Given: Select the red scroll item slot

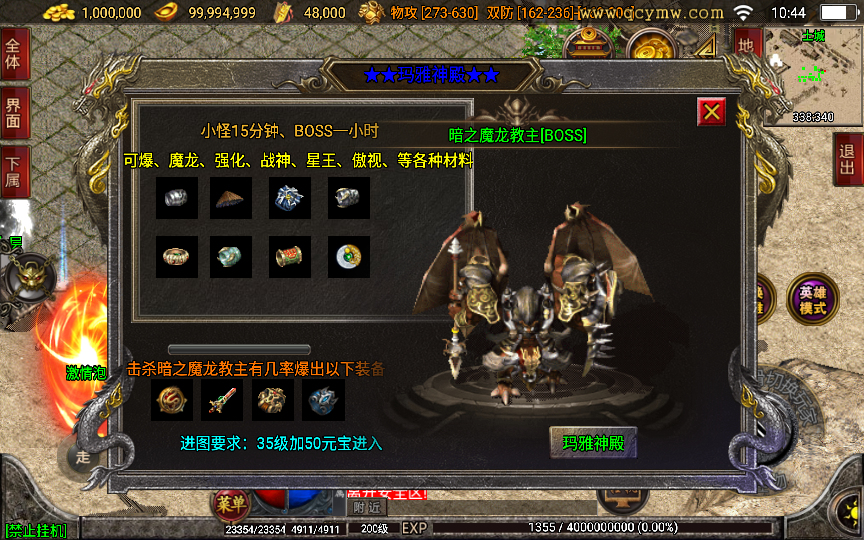Looking at the screenshot, I should tap(290, 257).
